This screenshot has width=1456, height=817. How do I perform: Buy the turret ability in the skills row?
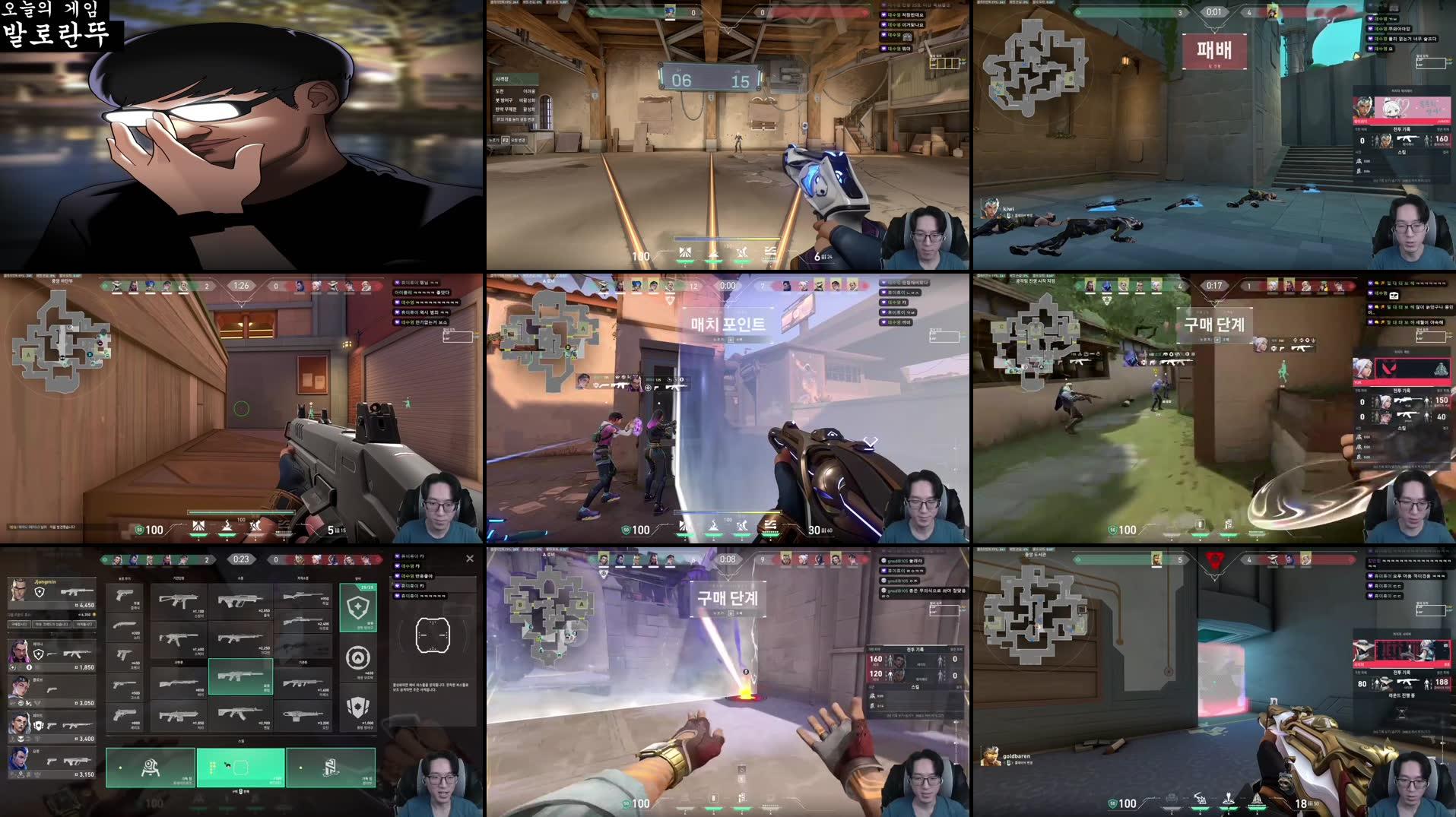[151, 767]
